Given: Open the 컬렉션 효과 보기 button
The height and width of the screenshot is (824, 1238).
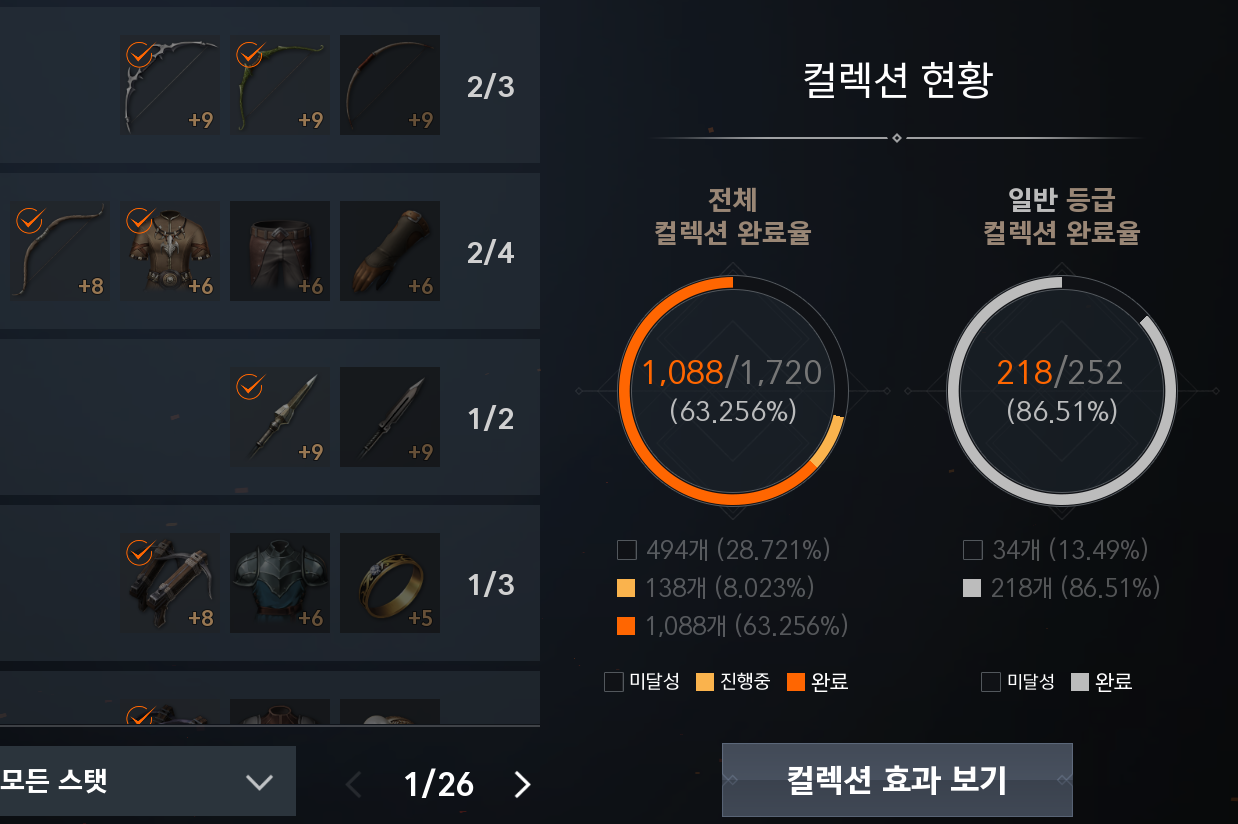Looking at the screenshot, I should [x=896, y=779].
